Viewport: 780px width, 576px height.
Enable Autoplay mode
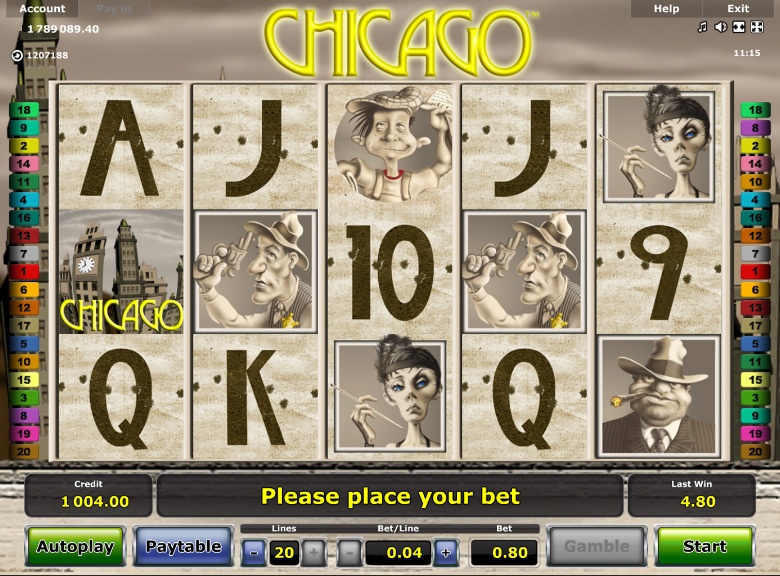75,546
